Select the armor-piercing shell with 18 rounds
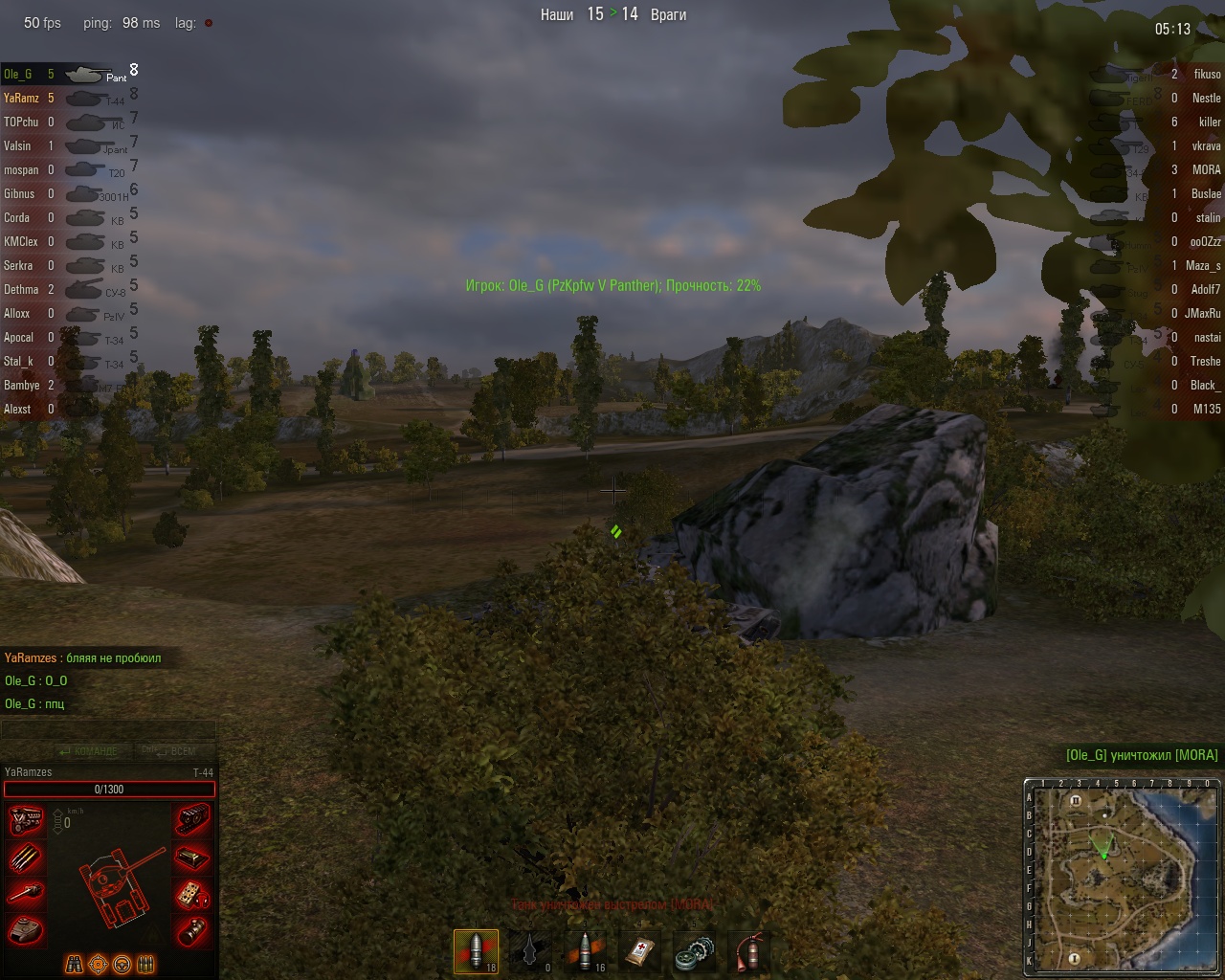Viewport: 1225px width, 980px height. [x=476, y=951]
